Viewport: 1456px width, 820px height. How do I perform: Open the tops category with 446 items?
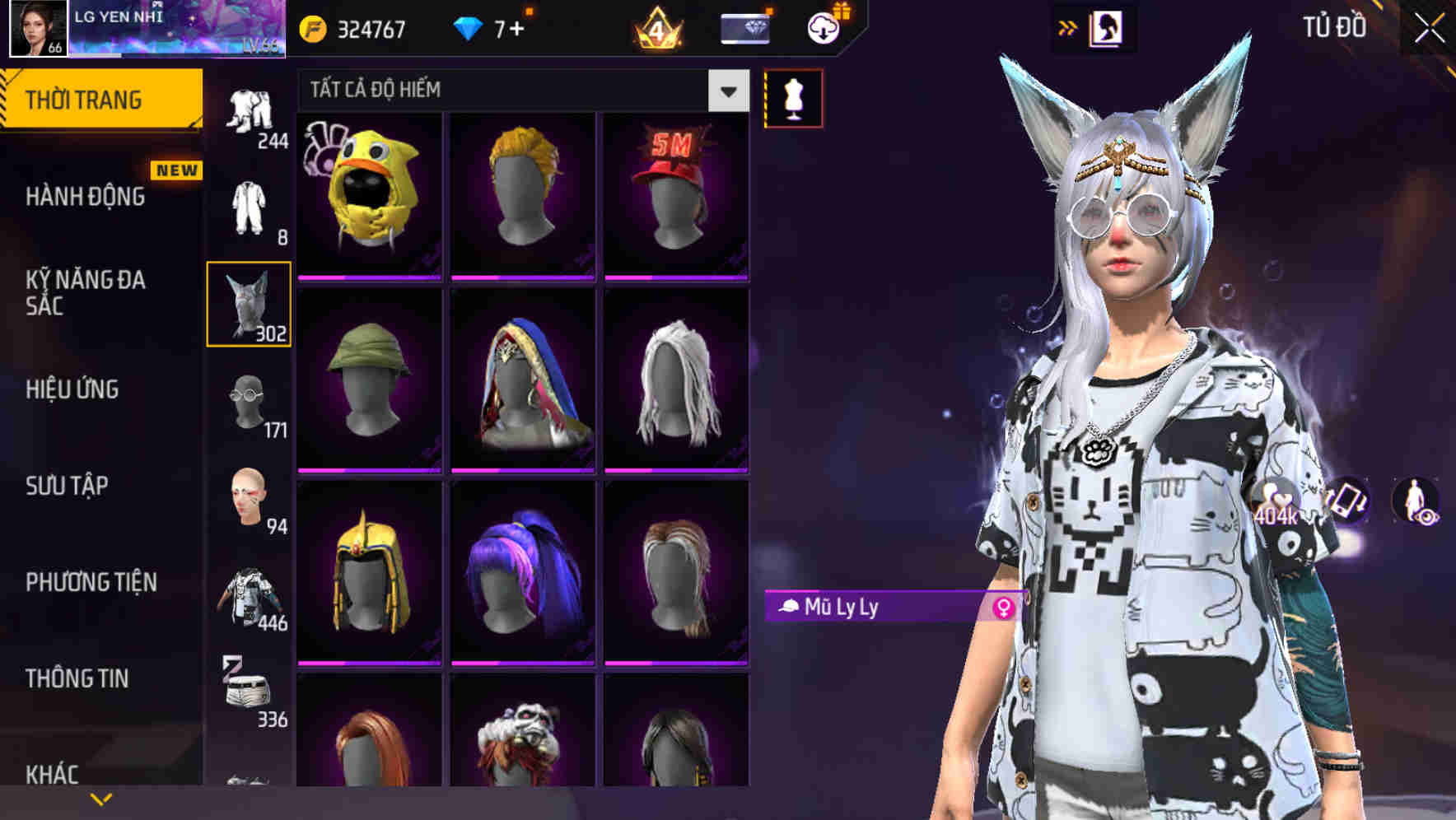(250, 597)
